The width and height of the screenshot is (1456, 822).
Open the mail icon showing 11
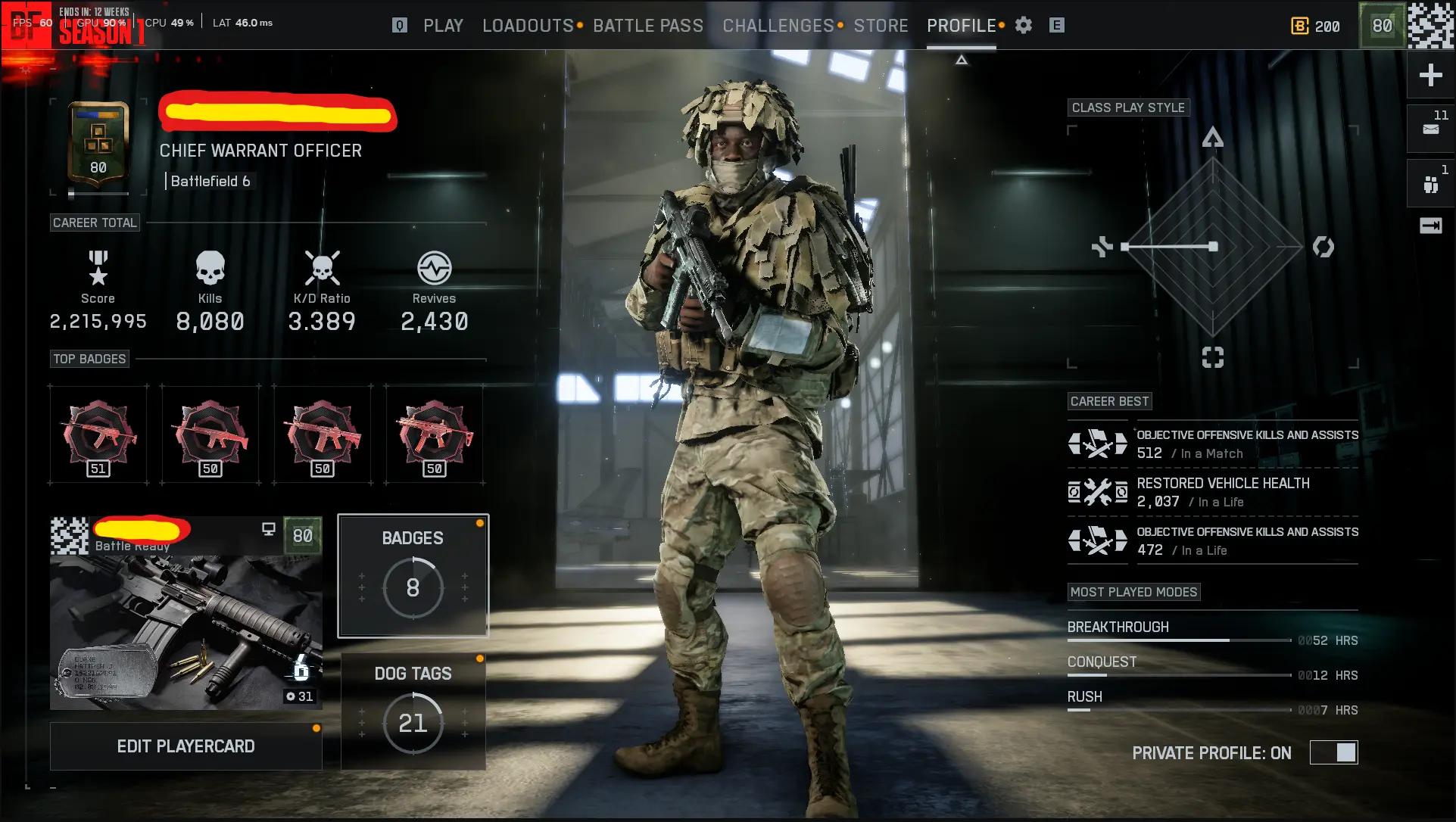[x=1430, y=129]
